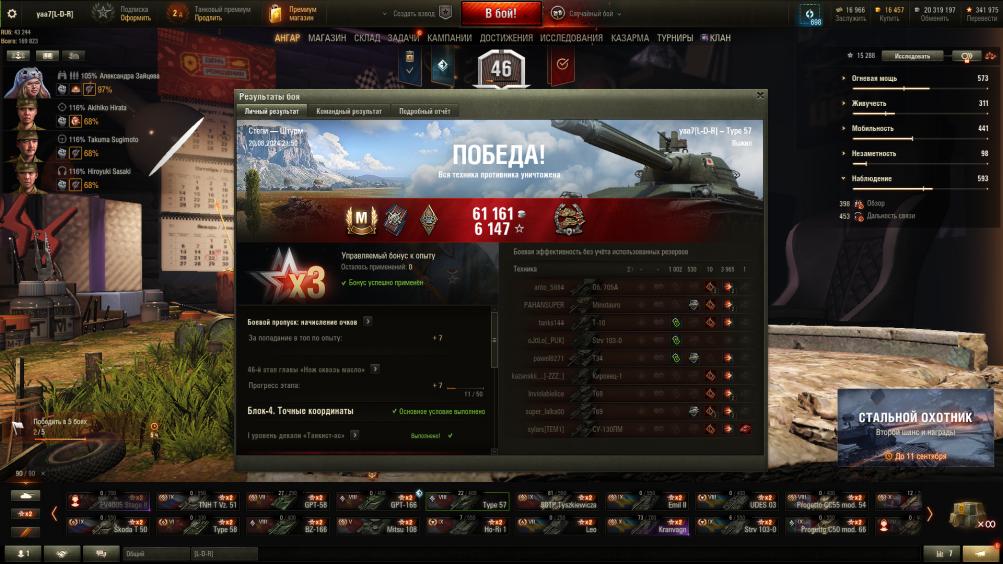The image size is (1003, 564).
Task: Open the Подробный отчёт tab
Action: pos(425,111)
